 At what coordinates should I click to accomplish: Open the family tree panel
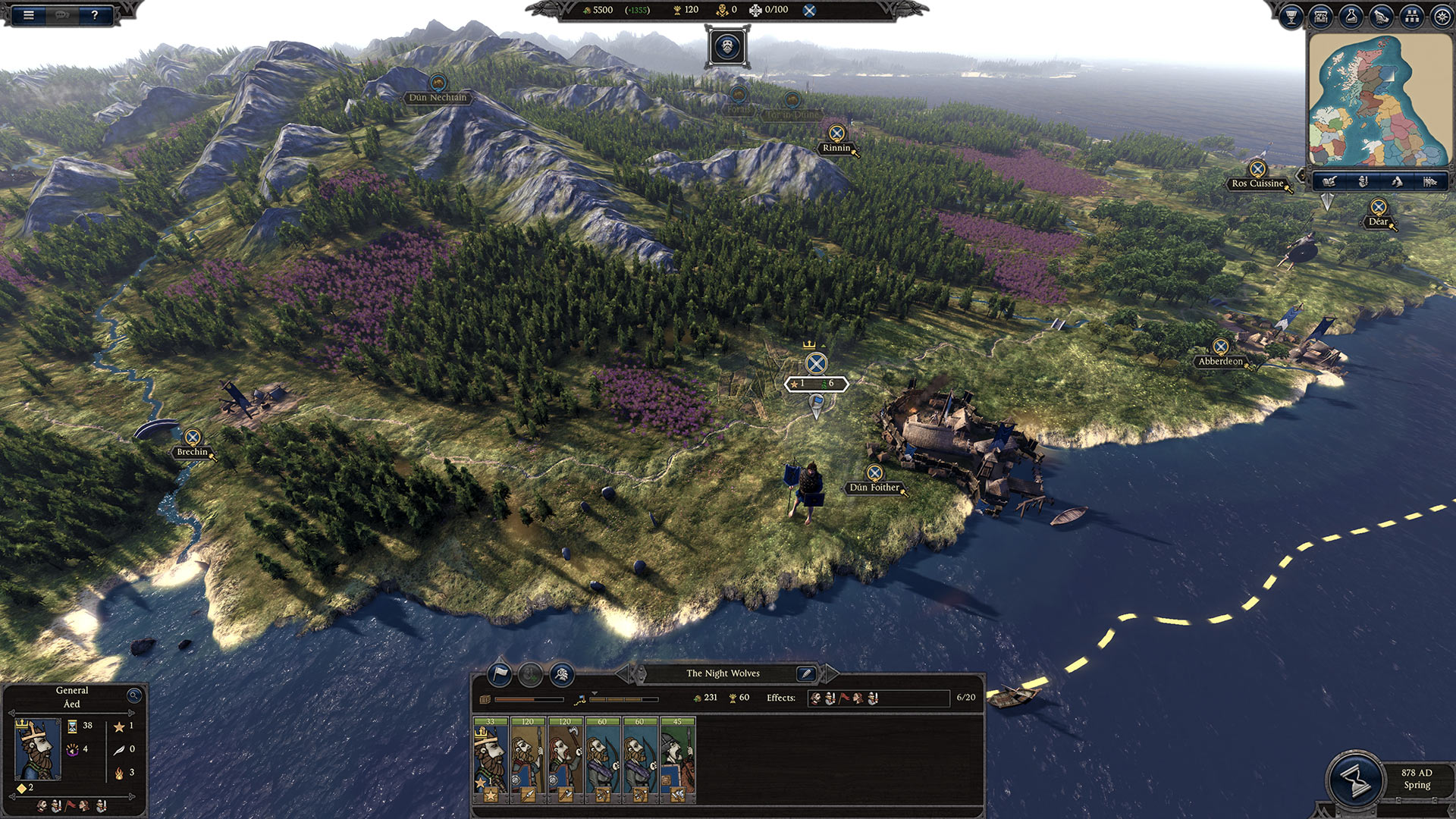tap(1411, 17)
